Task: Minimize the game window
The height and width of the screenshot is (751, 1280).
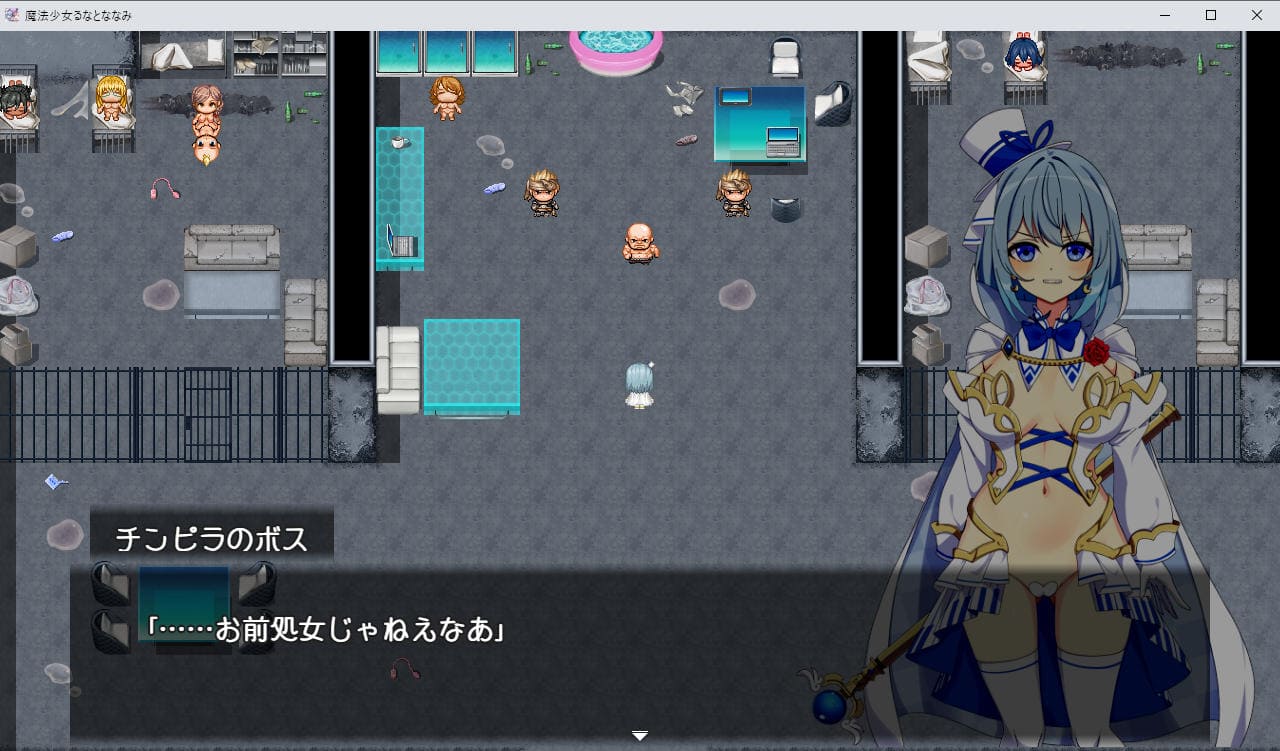Action: click(x=1164, y=15)
